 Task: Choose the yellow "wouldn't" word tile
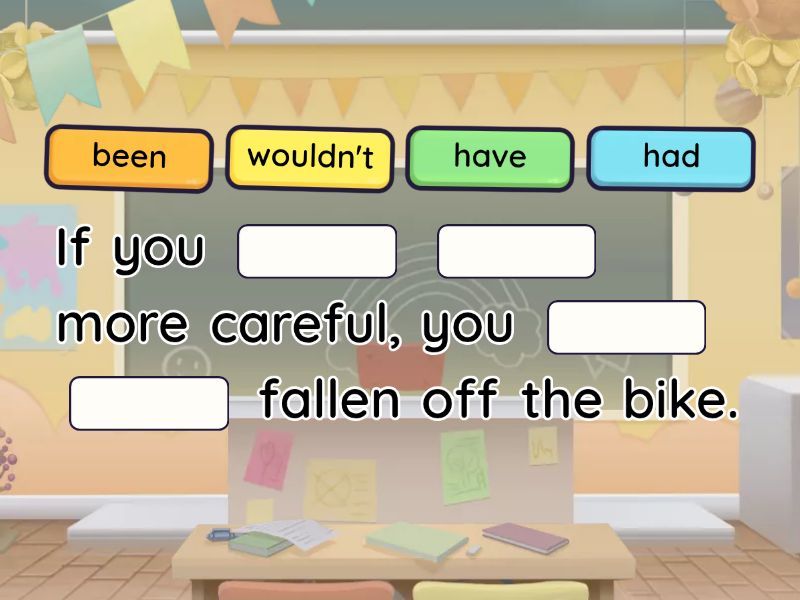(310, 157)
